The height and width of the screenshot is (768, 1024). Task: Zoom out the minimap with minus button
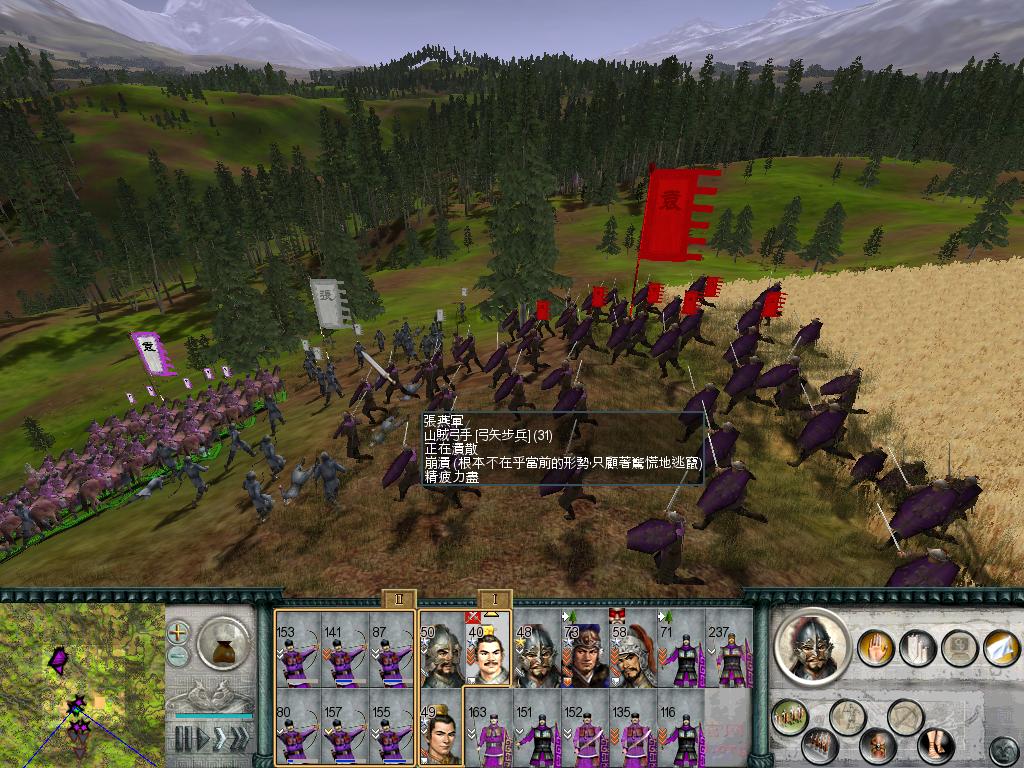[178, 656]
